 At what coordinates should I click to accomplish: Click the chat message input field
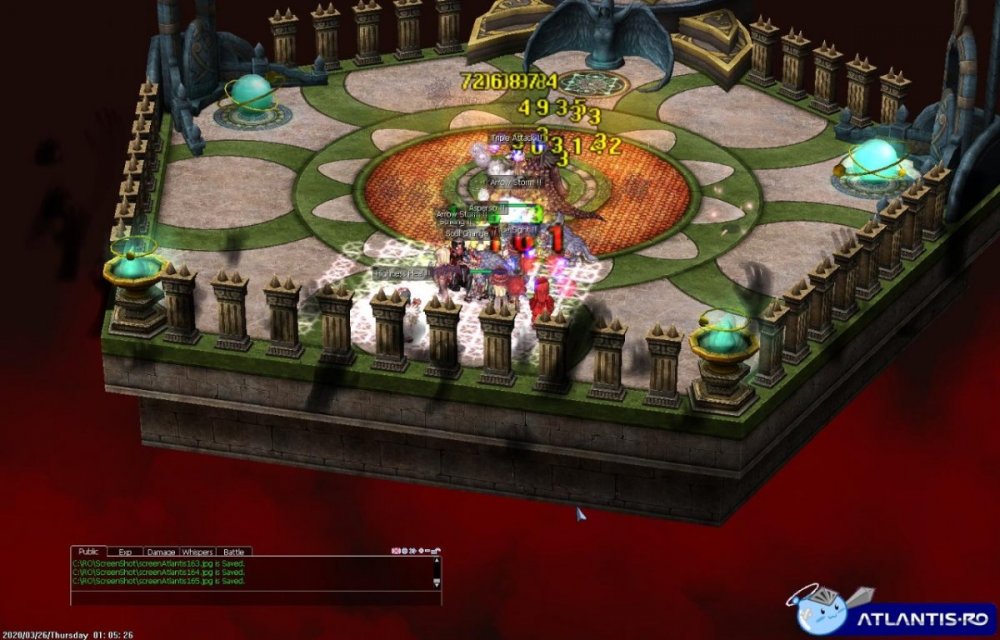click(x=250, y=597)
